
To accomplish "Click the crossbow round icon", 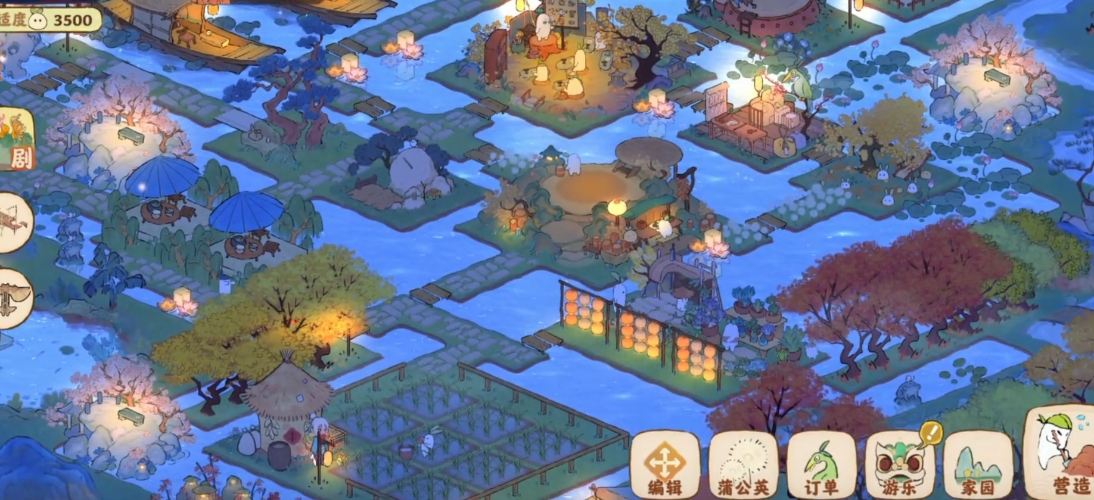I will pyautogui.click(x=12, y=222).
